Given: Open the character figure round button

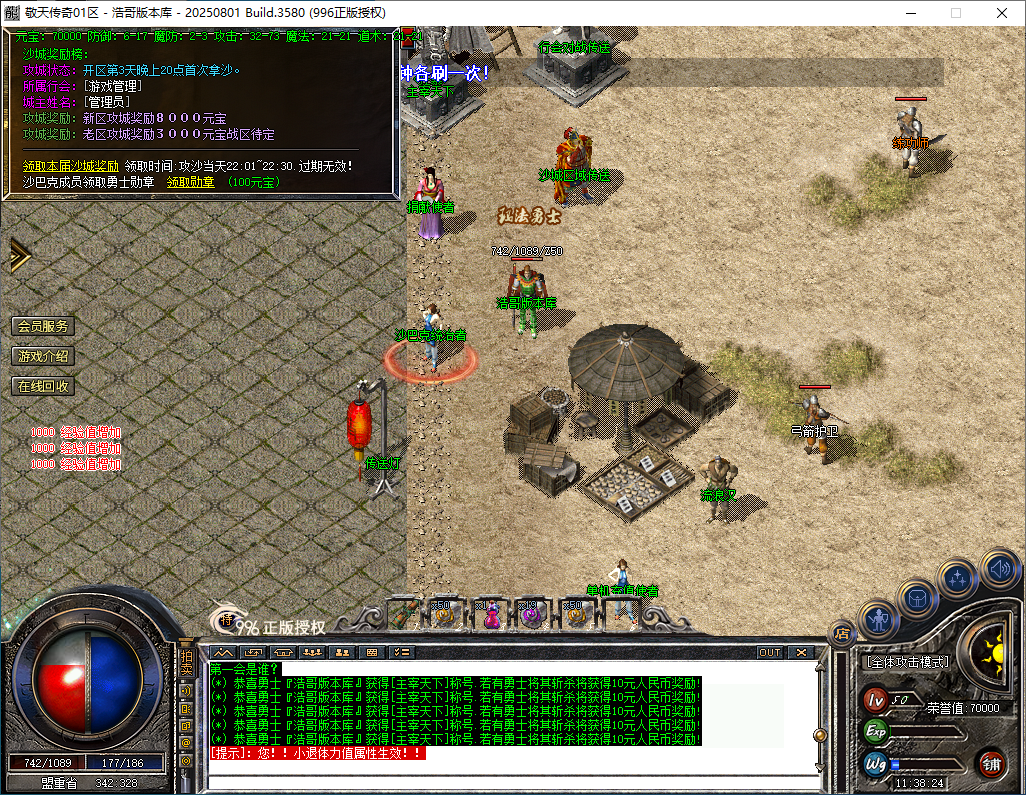Looking at the screenshot, I should 879,619.
